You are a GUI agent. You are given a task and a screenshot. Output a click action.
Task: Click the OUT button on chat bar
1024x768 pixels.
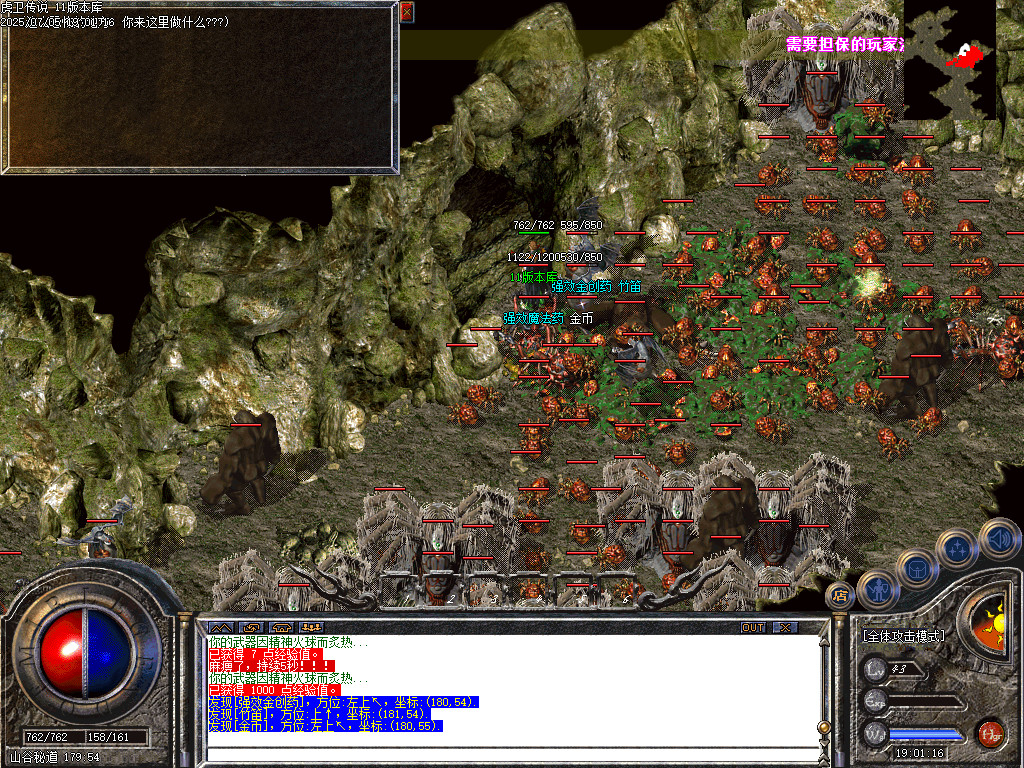pyautogui.click(x=752, y=628)
